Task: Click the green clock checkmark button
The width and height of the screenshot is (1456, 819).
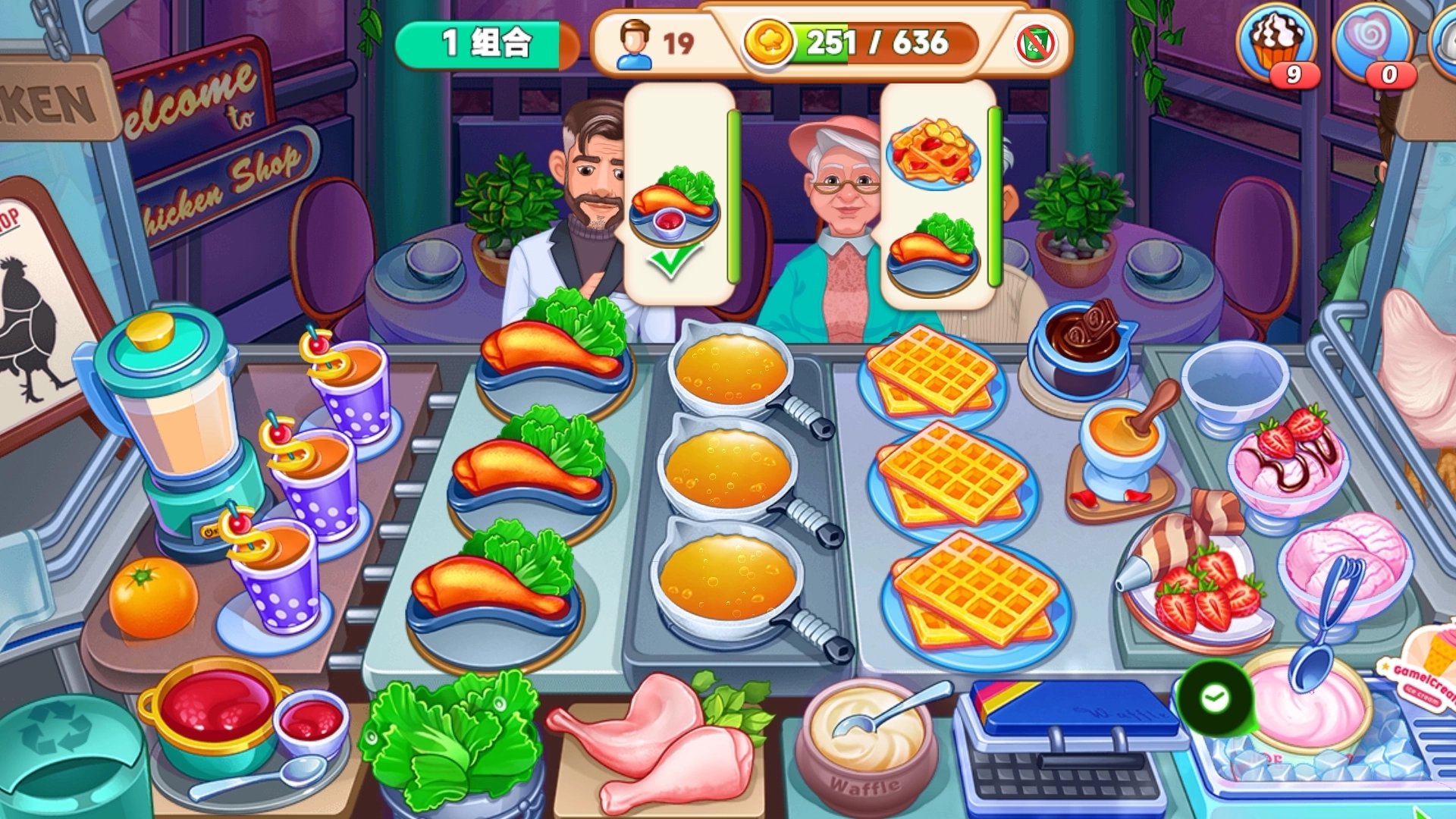Action: point(1215,698)
